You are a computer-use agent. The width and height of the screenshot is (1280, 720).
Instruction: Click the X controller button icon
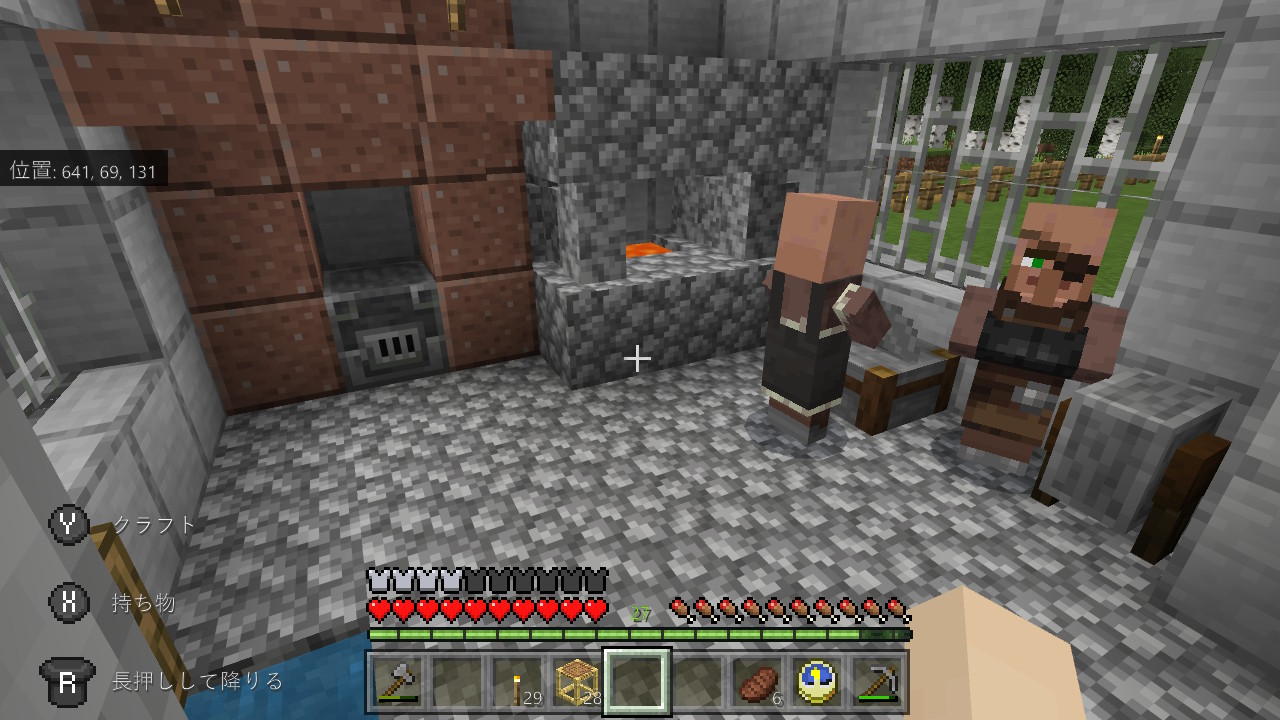tap(67, 601)
